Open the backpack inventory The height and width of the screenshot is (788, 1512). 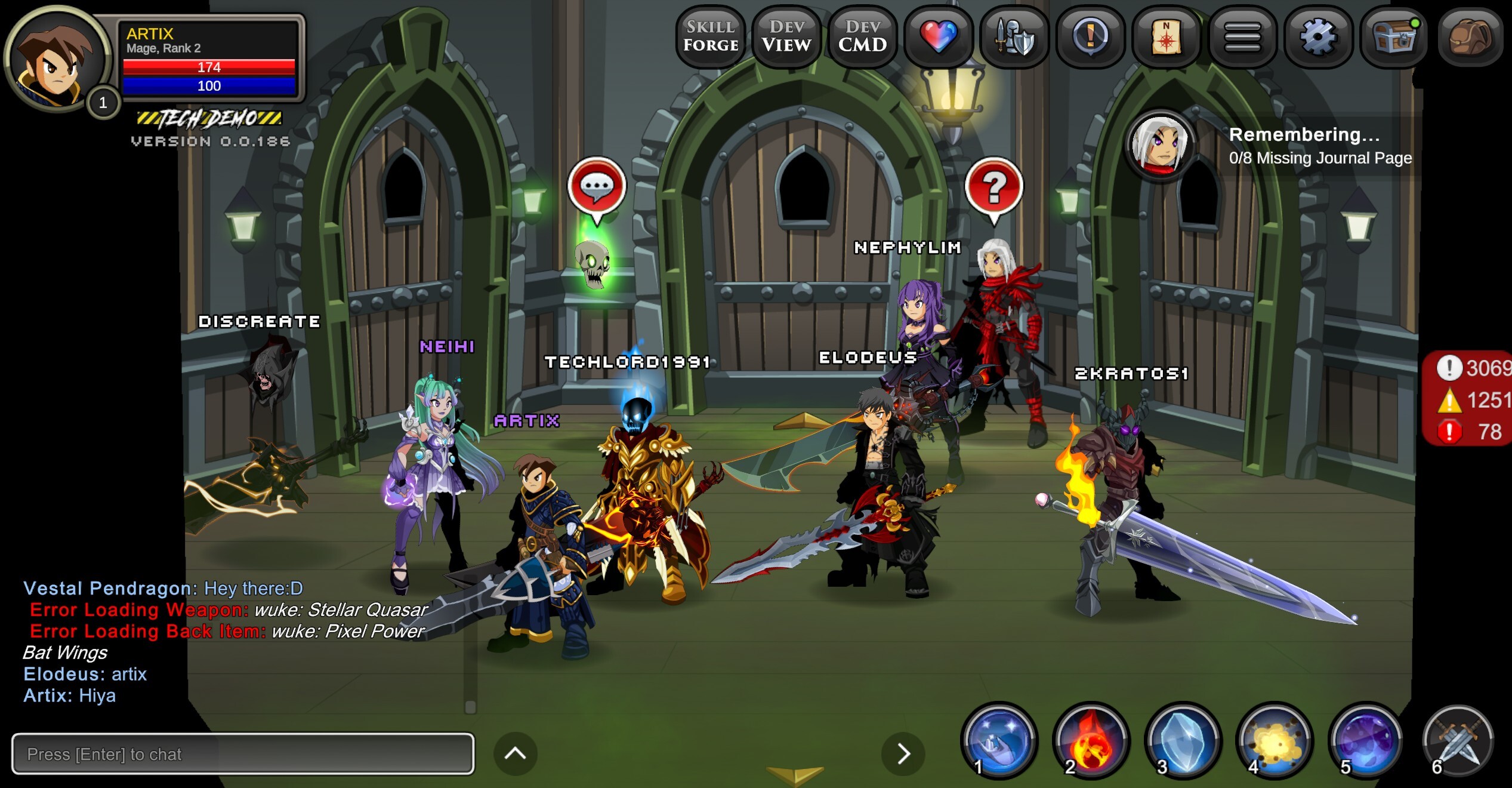1471,37
